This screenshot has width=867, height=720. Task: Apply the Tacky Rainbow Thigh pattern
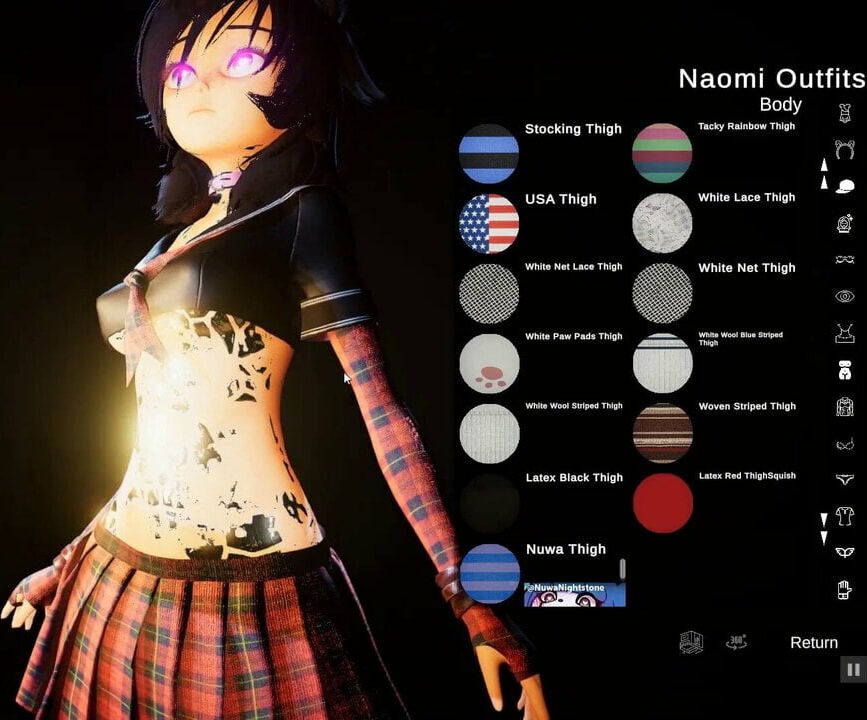(662, 154)
